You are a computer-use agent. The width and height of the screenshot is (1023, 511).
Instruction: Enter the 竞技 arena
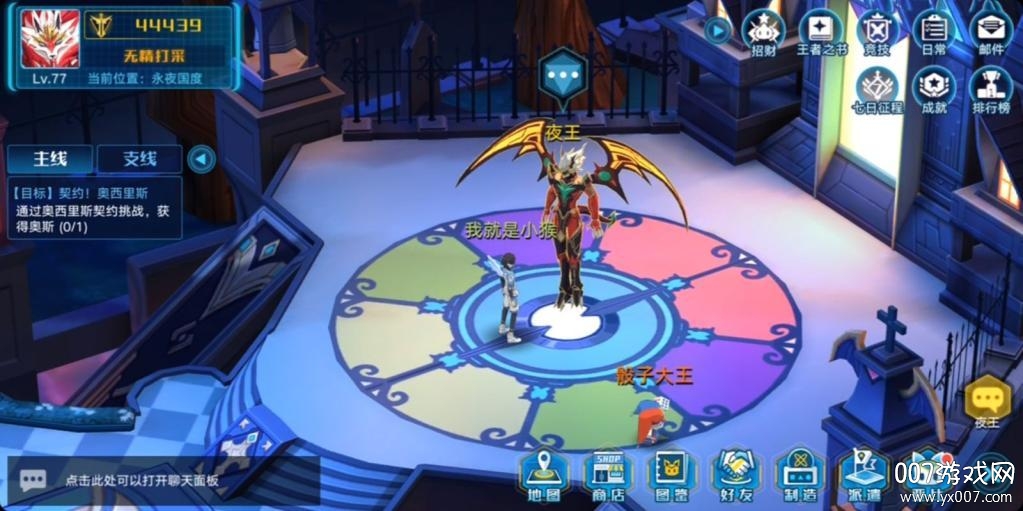pyautogui.click(x=877, y=35)
